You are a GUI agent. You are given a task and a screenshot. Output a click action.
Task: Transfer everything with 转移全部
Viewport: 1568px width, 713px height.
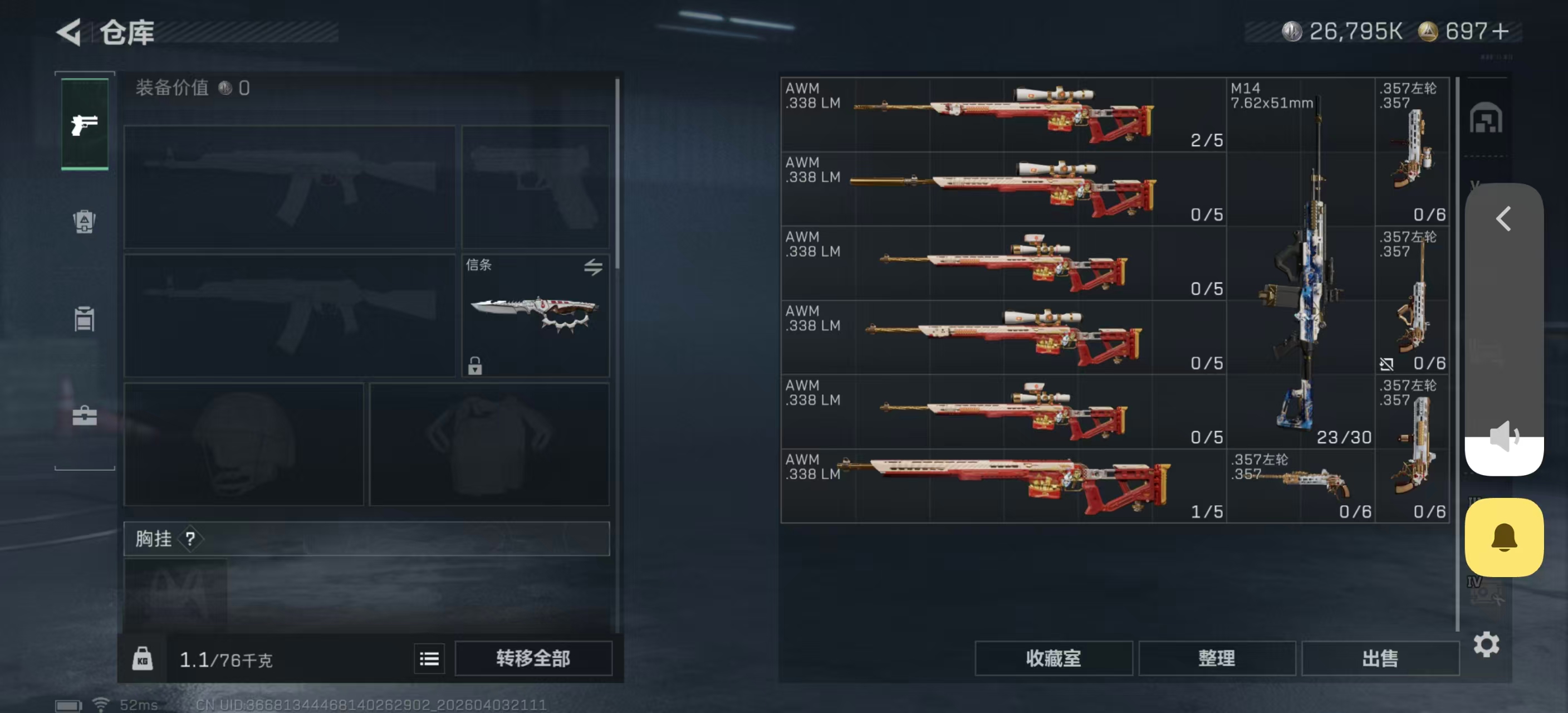tap(533, 658)
